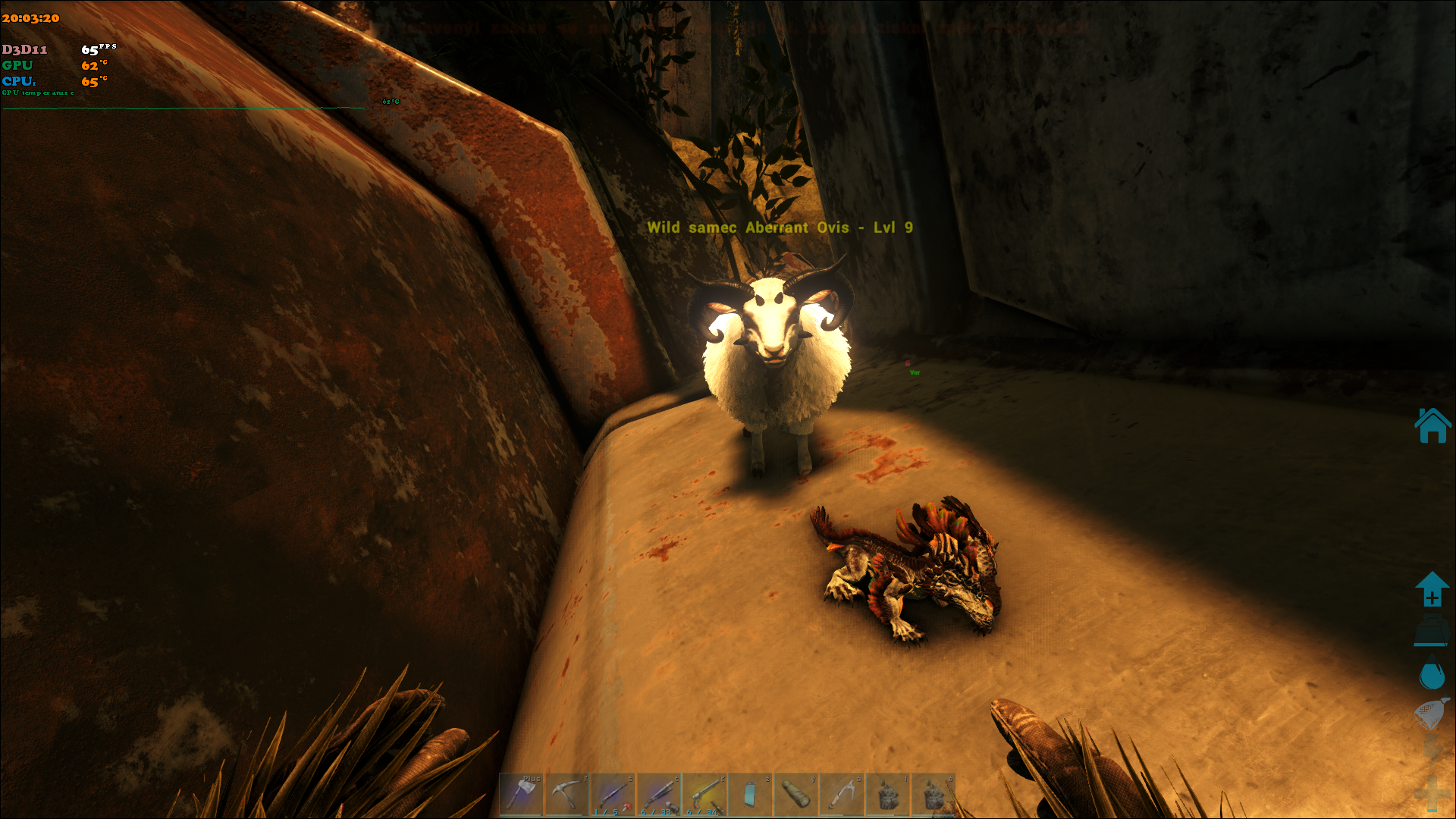Equip the pickaxe from the hotbar
The width and height of the screenshot is (1456, 819).
(x=566, y=794)
